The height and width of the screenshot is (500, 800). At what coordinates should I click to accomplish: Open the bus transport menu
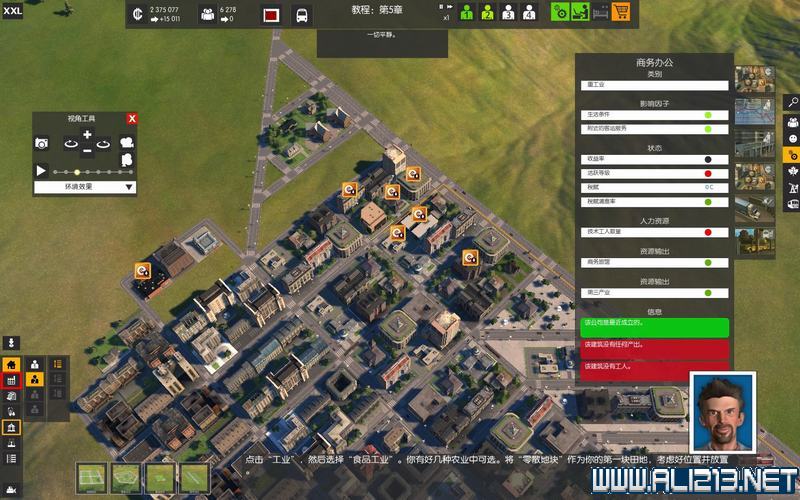pos(301,15)
